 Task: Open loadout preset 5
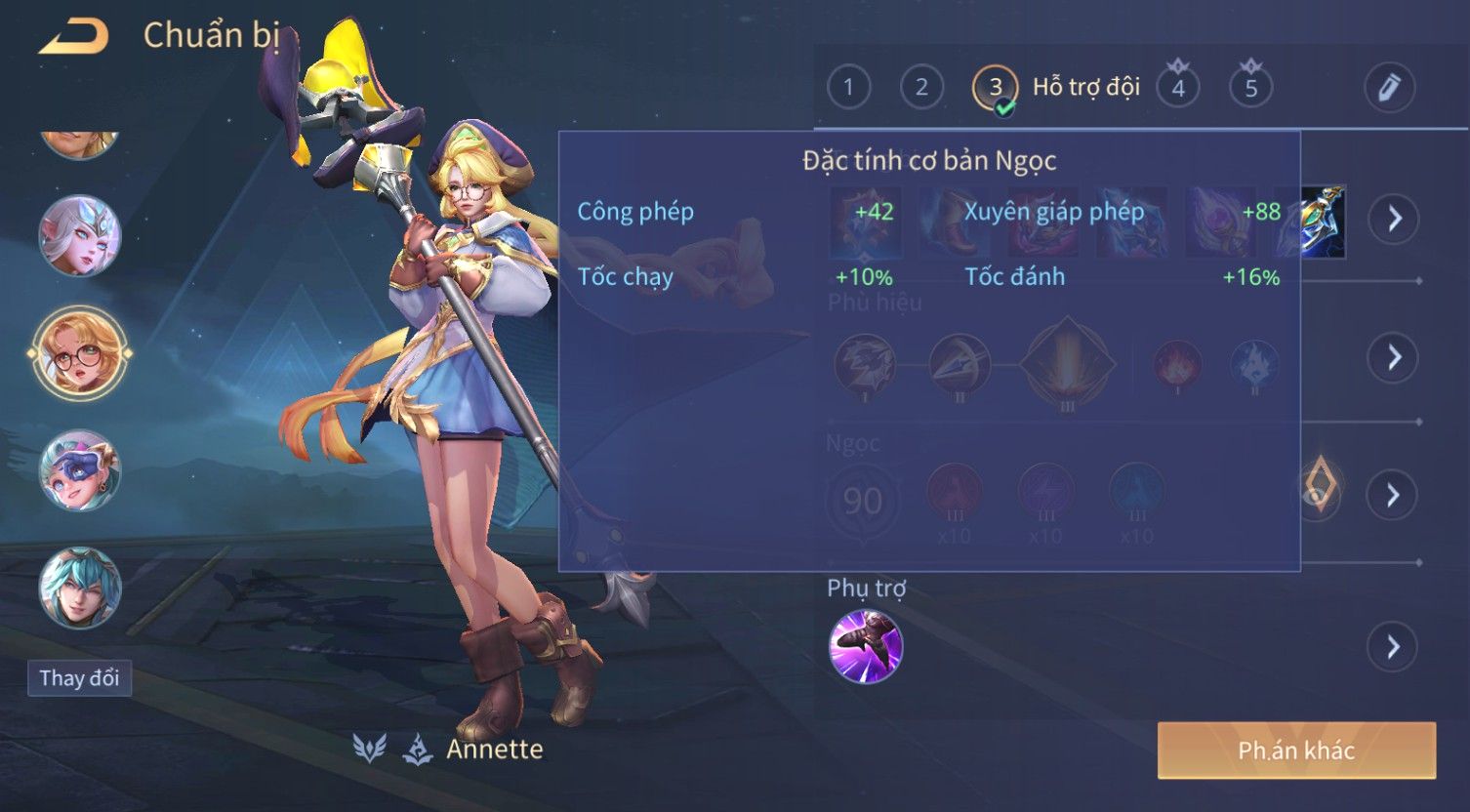pyautogui.click(x=1250, y=89)
